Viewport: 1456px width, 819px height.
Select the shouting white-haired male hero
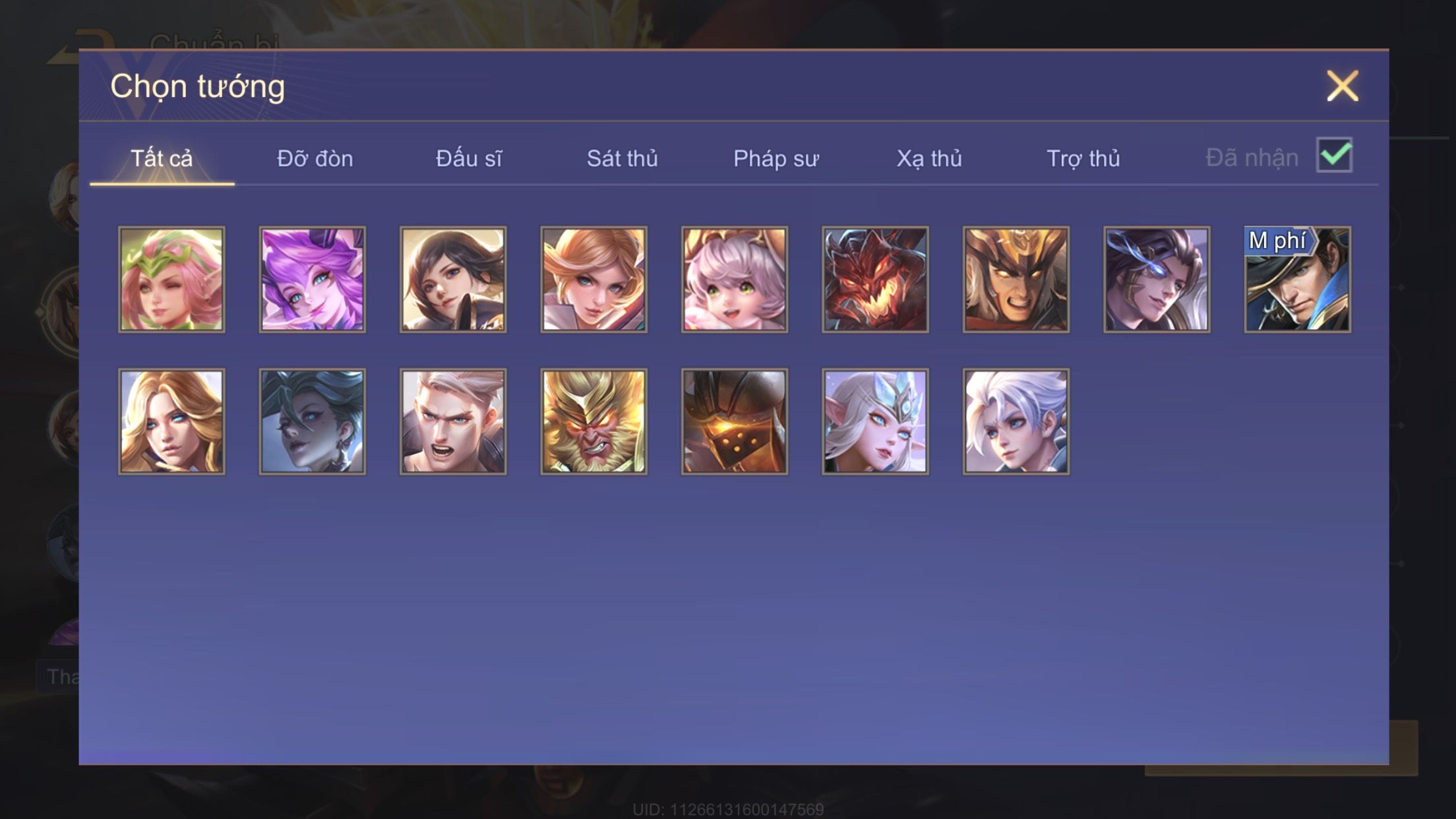click(x=453, y=421)
